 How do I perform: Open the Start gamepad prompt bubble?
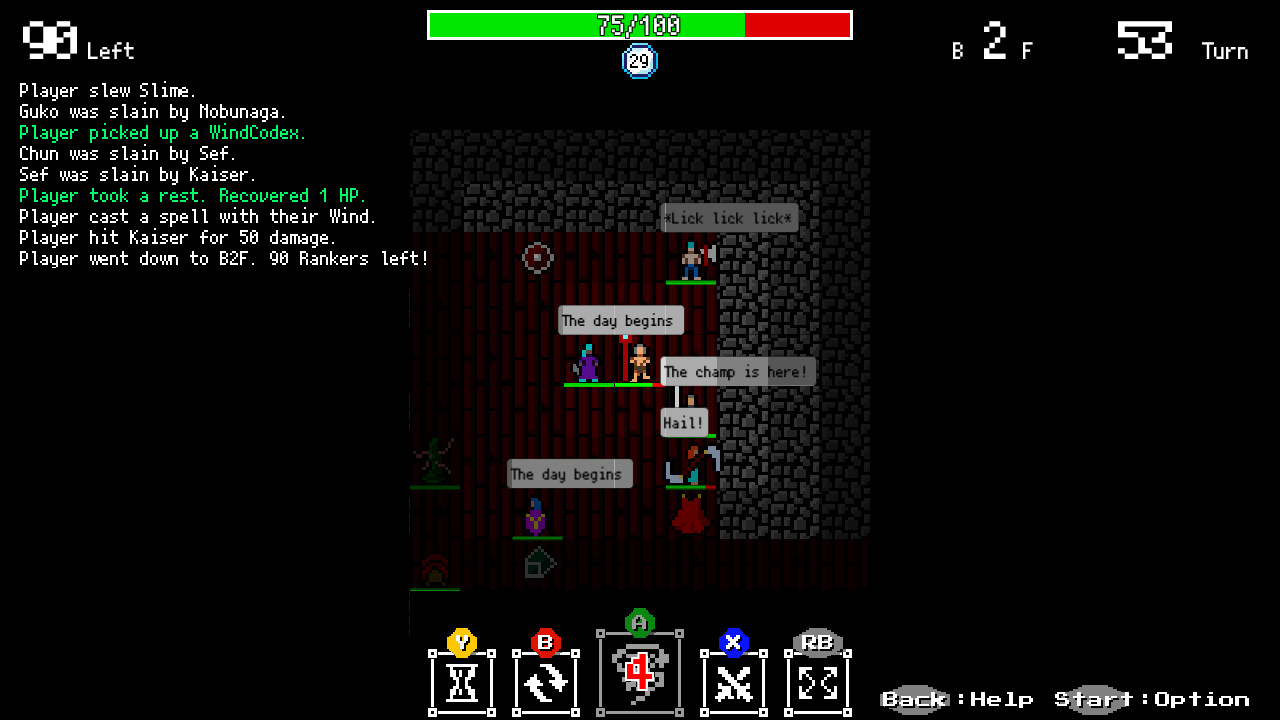1097,698
